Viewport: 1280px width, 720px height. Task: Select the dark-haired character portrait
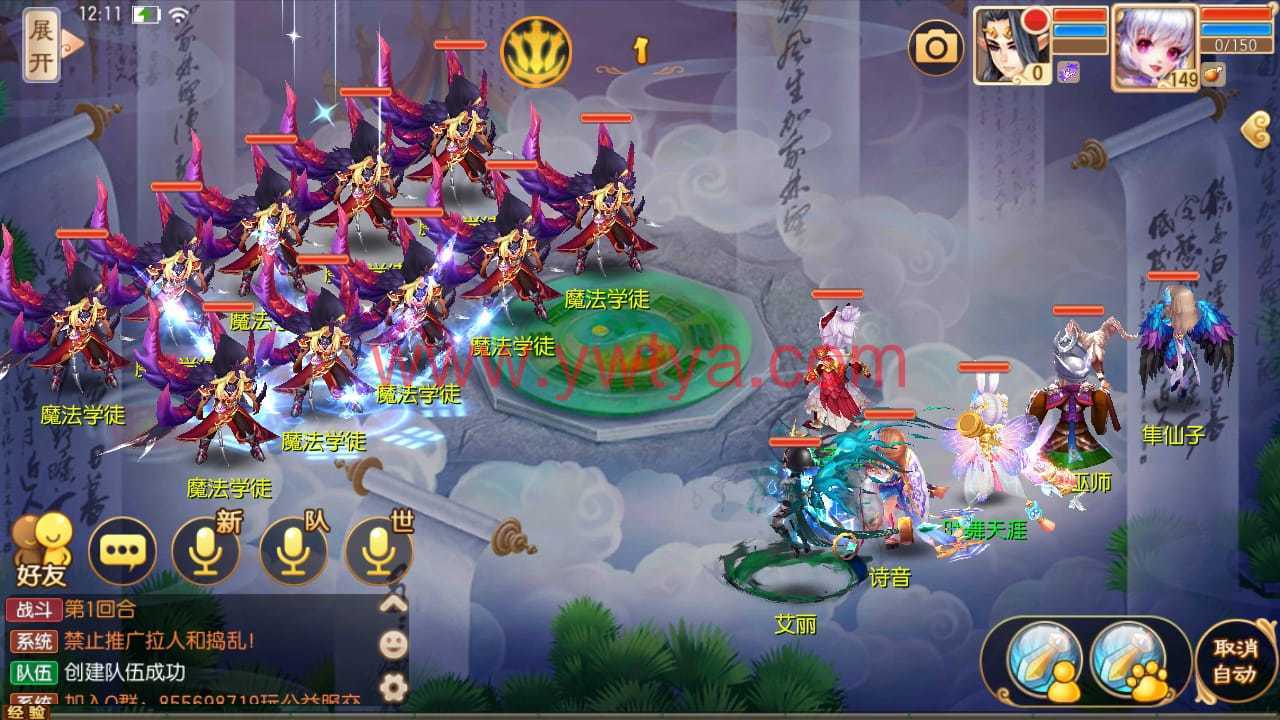[x=1011, y=43]
